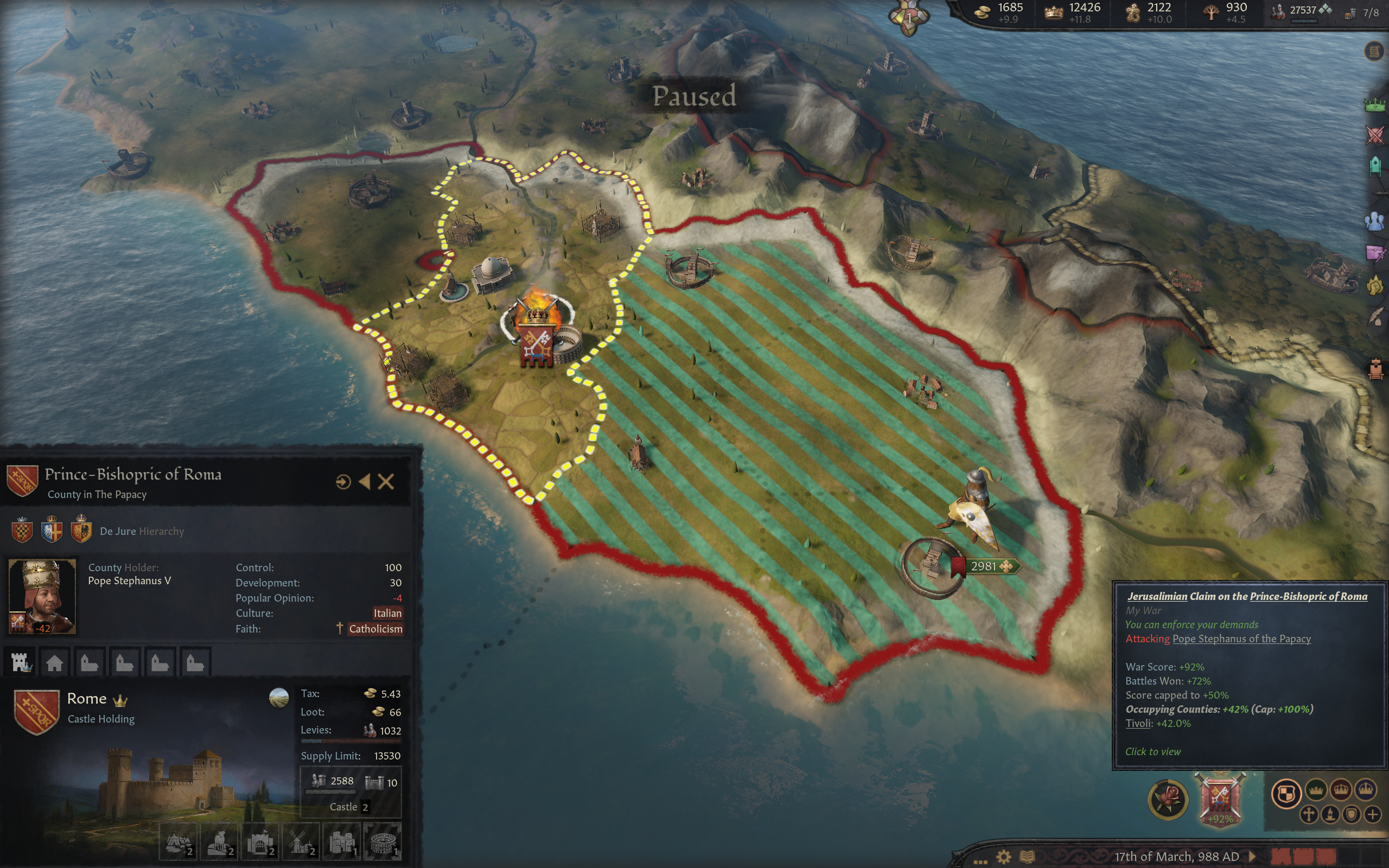
Task: Open the Realm menu with green crown icon
Action: coord(1375,105)
